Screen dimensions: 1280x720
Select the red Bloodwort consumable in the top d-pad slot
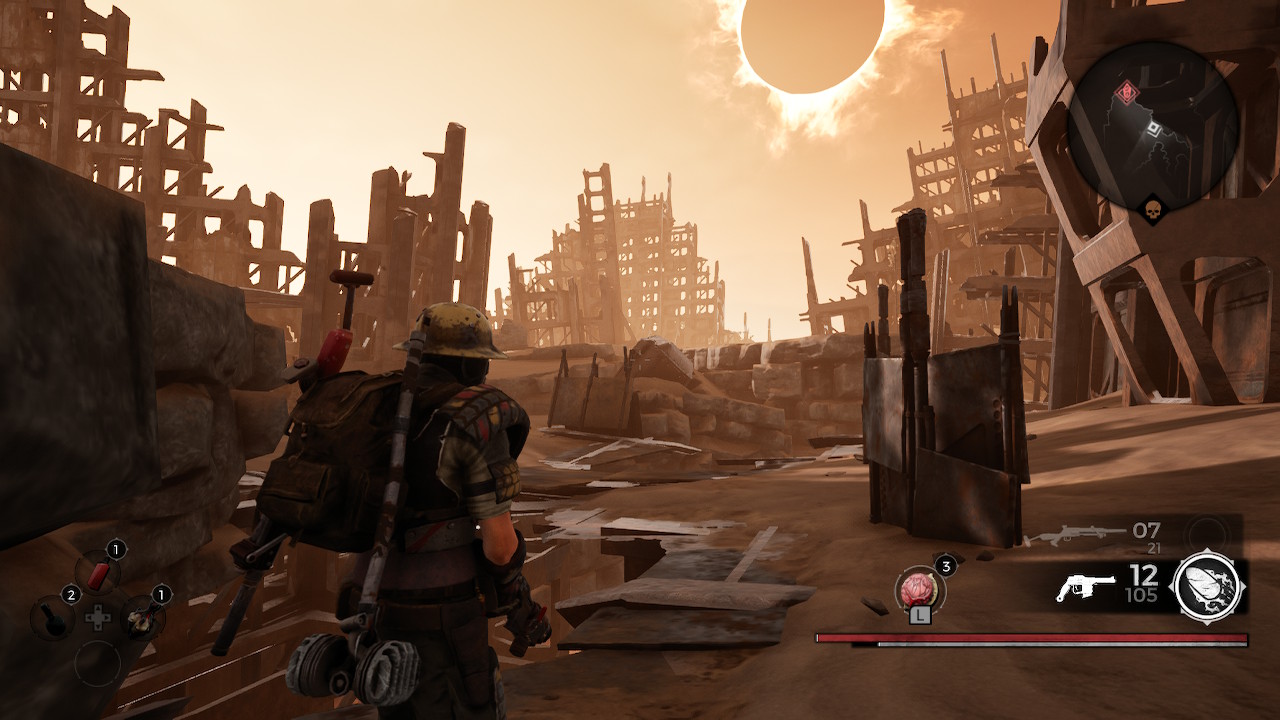point(99,571)
